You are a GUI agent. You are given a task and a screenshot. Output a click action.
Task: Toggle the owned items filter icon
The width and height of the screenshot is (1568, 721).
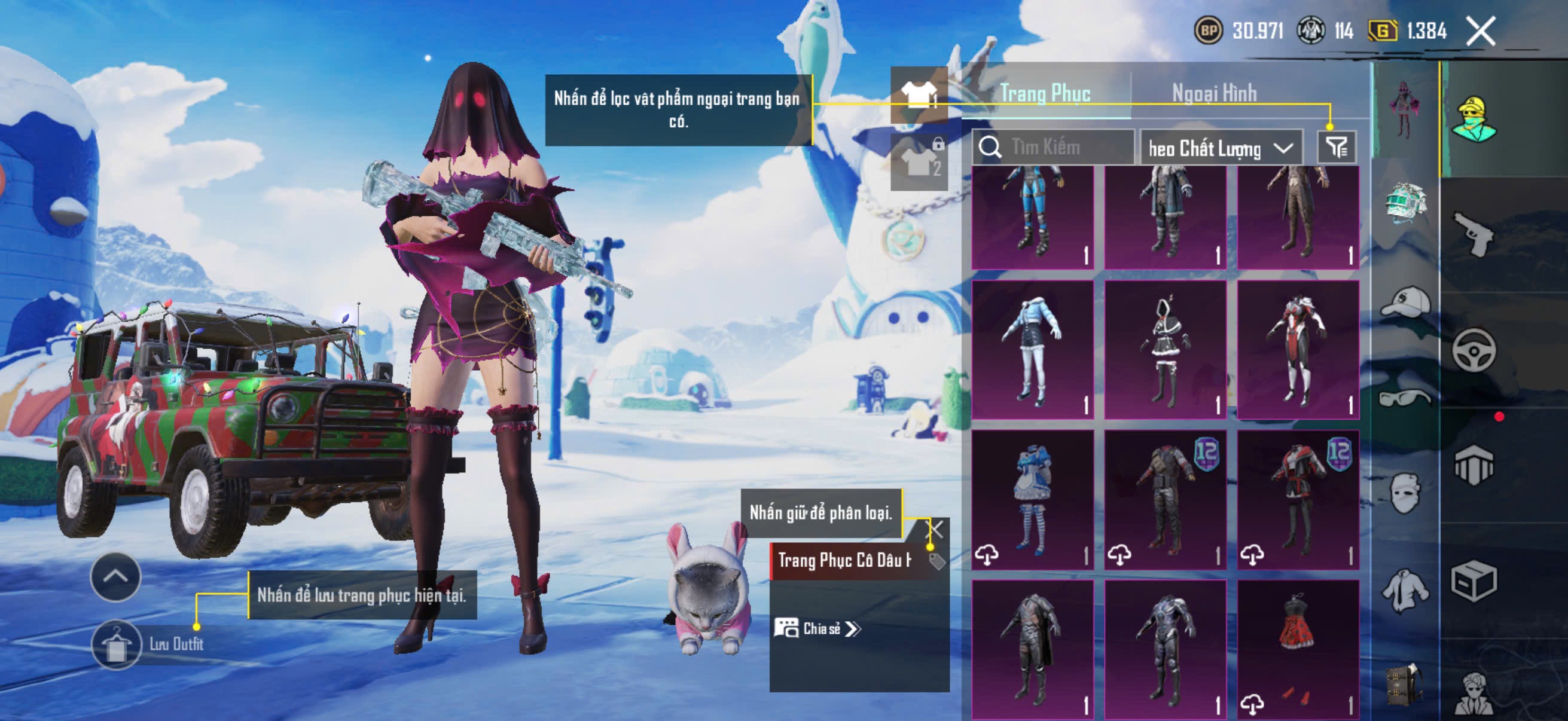[x=1337, y=147]
